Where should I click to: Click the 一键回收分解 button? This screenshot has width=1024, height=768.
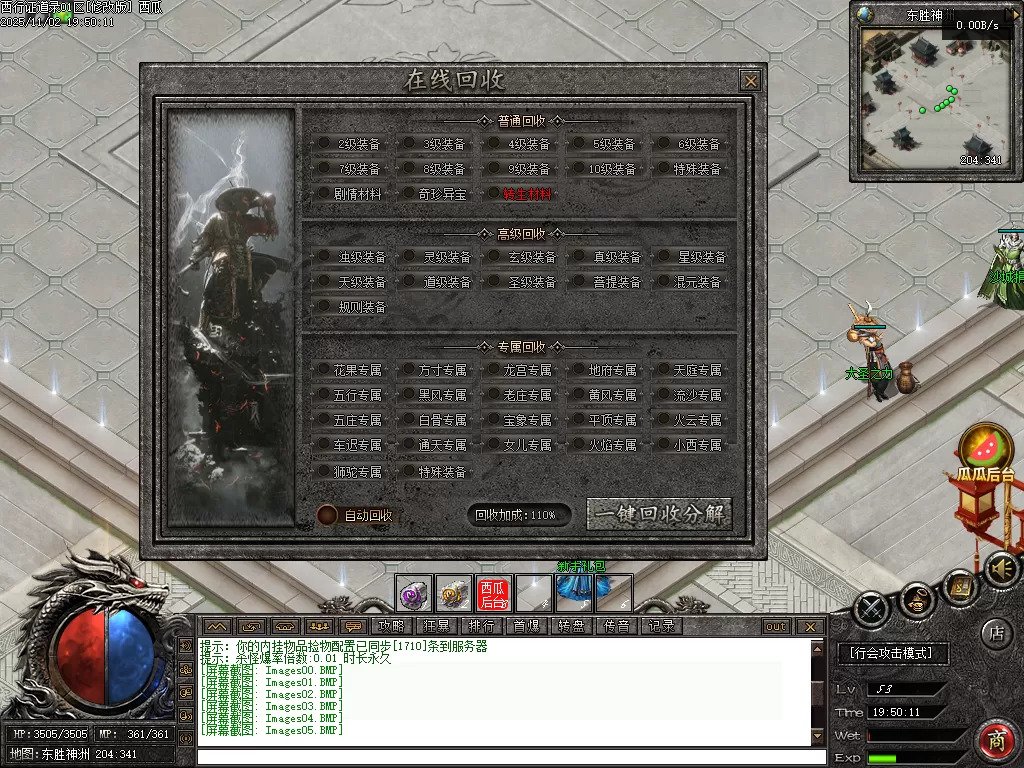(659, 514)
